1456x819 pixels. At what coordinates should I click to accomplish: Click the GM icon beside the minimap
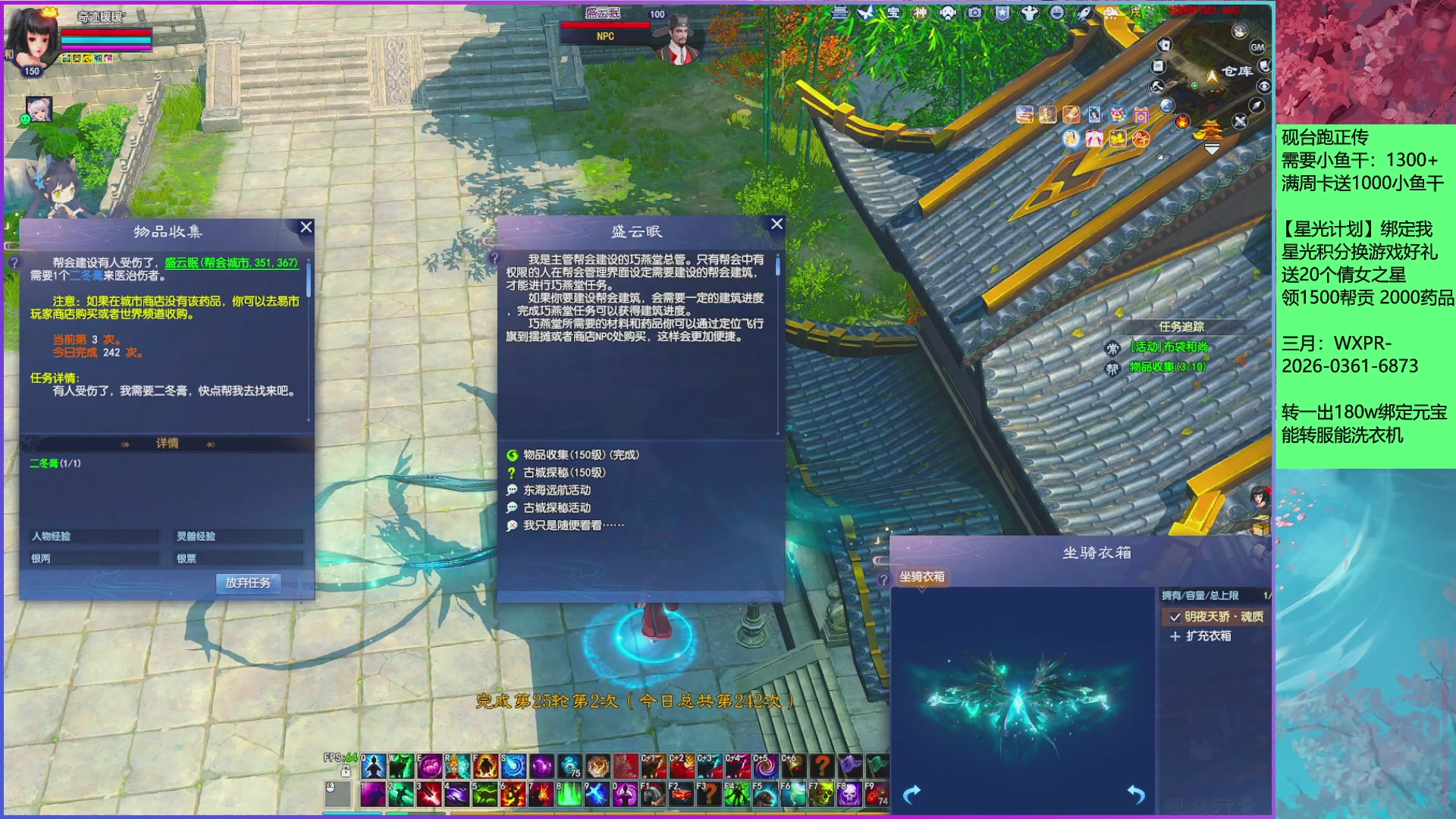click(1257, 47)
